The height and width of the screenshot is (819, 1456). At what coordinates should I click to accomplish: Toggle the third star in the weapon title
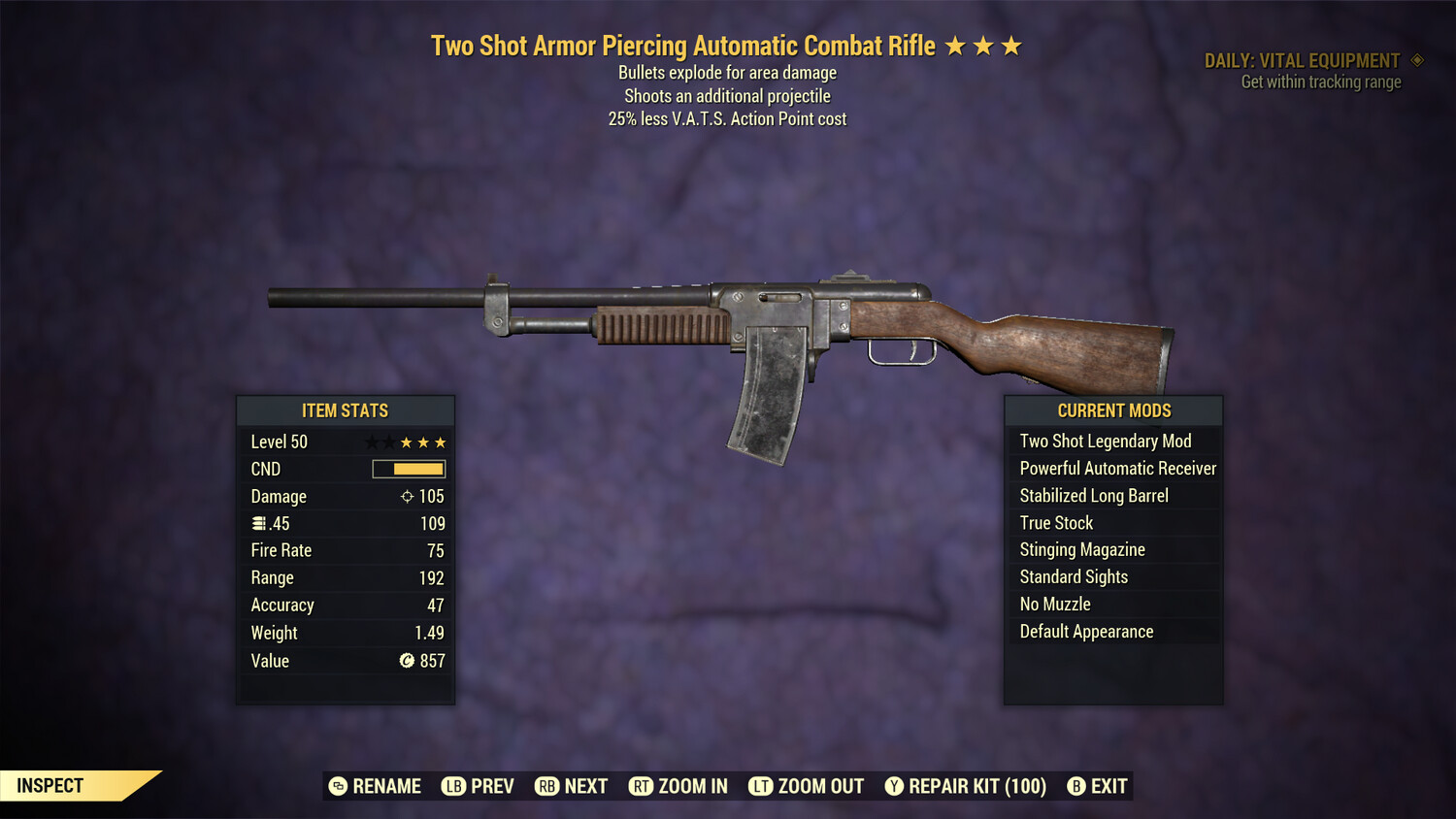(x=1014, y=45)
